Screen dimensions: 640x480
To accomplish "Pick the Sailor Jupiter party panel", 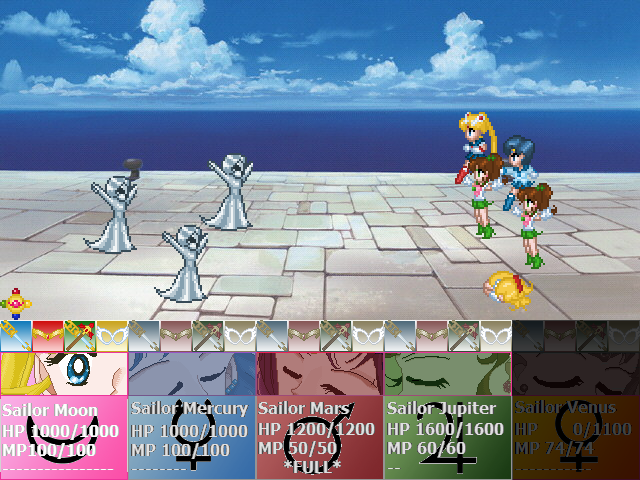I will click(x=448, y=415).
